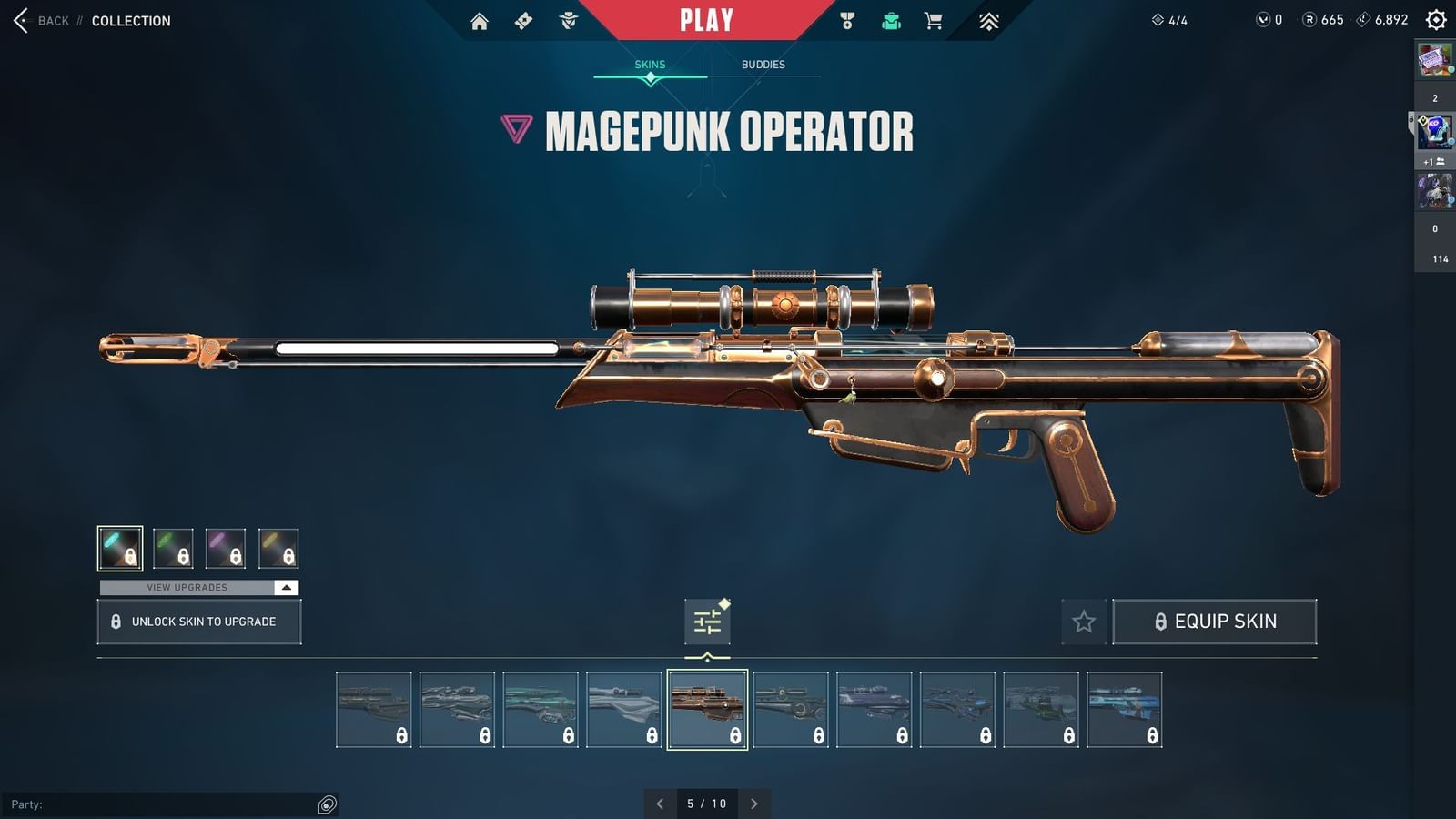Open the Home screen icon
The height and width of the screenshot is (819, 1456).
point(480,19)
